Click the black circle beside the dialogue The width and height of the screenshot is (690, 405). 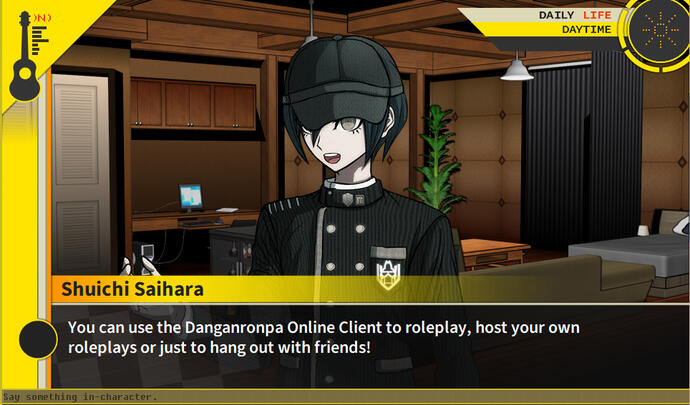37,340
